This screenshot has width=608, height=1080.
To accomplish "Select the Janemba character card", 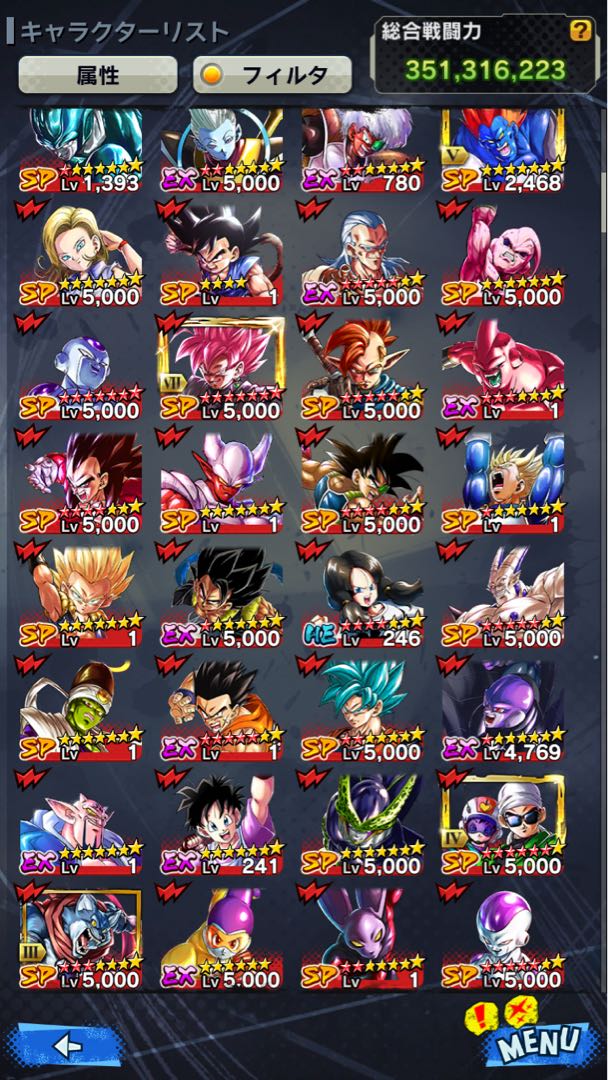I will (221, 482).
